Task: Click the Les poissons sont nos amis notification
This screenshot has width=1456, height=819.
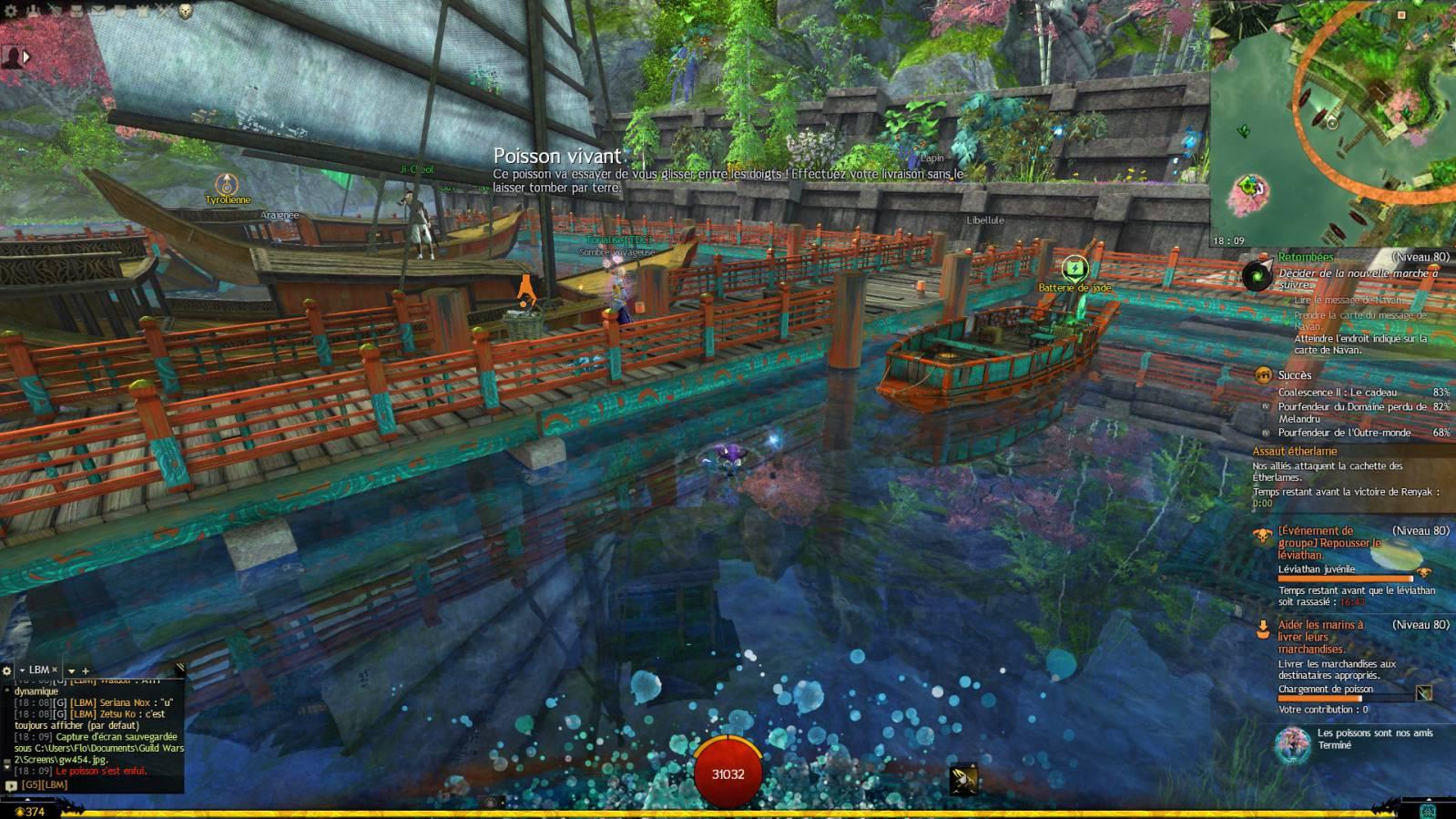Action: point(1361,739)
